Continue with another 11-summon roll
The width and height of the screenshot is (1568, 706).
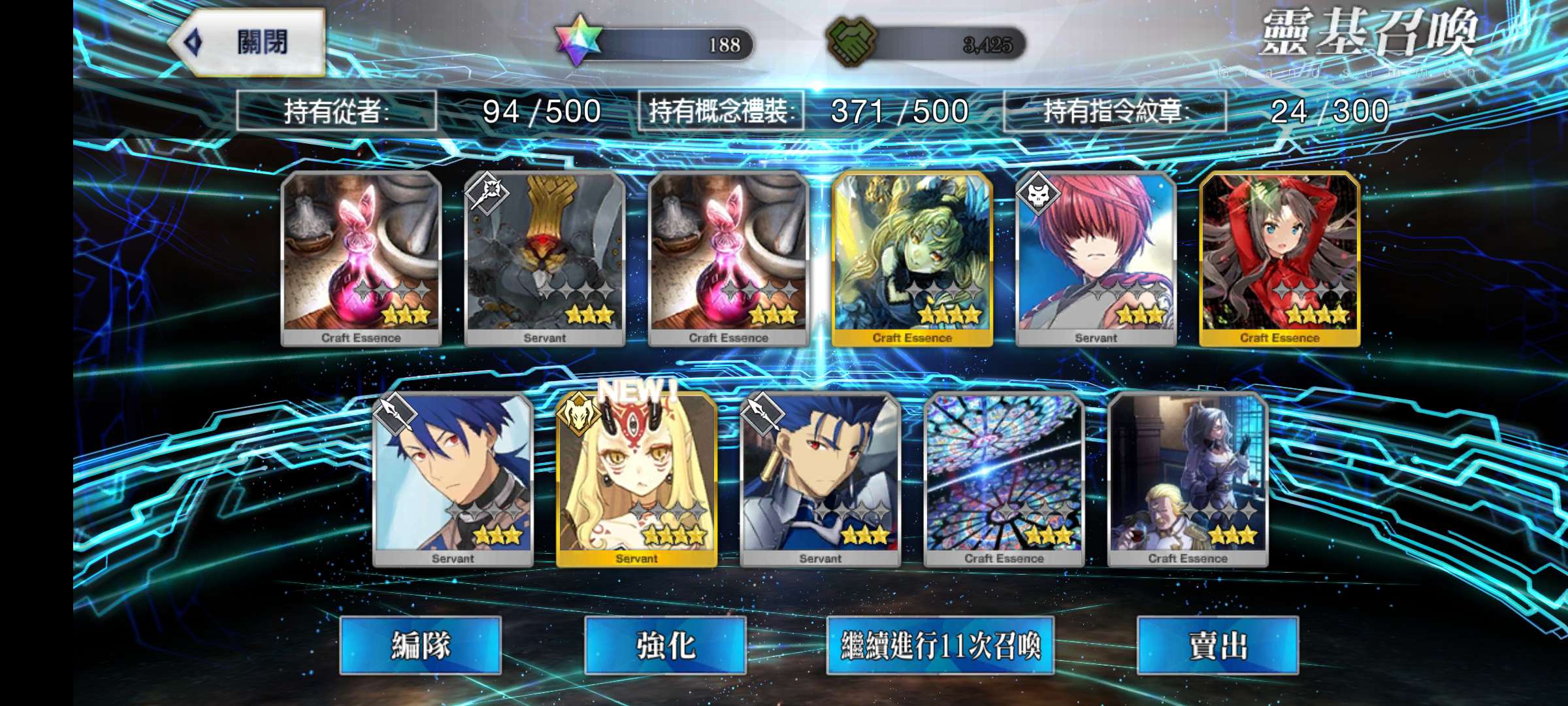(x=940, y=645)
